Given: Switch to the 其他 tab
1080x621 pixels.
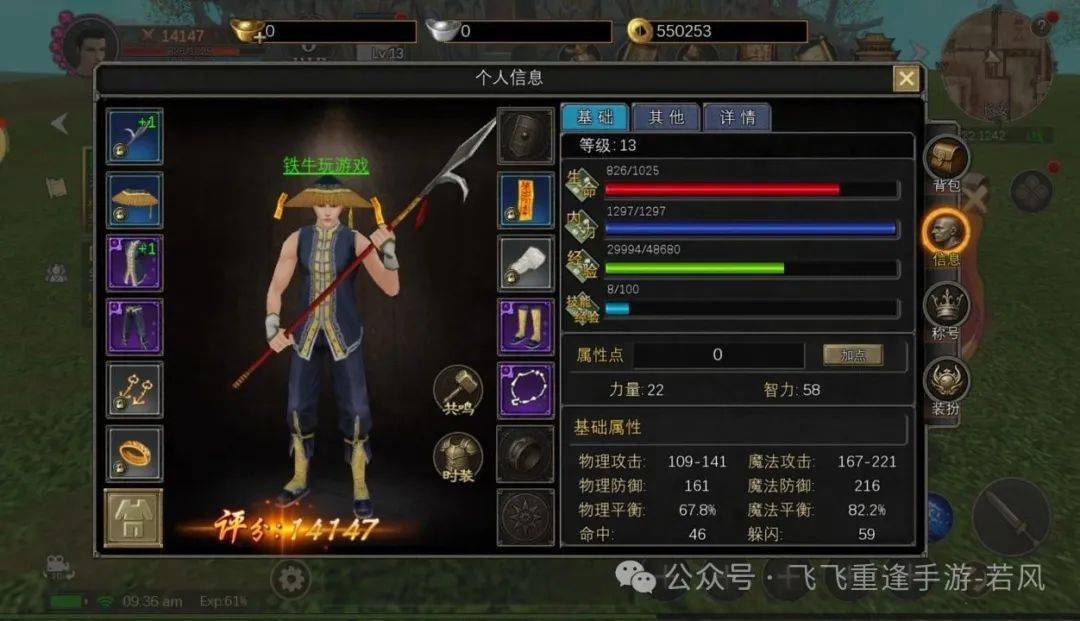Looking at the screenshot, I should [665, 117].
